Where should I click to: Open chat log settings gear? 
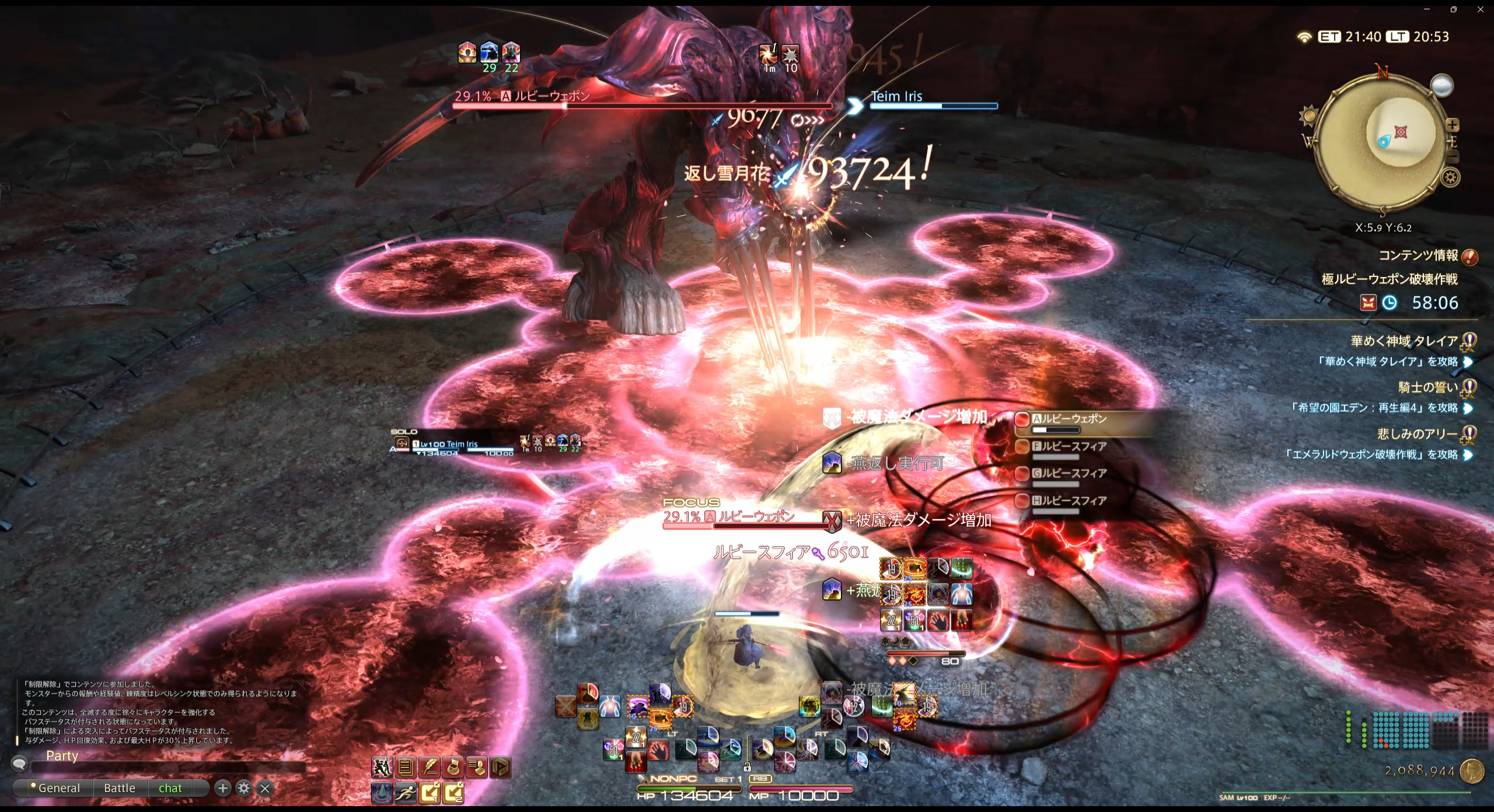click(x=244, y=788)
